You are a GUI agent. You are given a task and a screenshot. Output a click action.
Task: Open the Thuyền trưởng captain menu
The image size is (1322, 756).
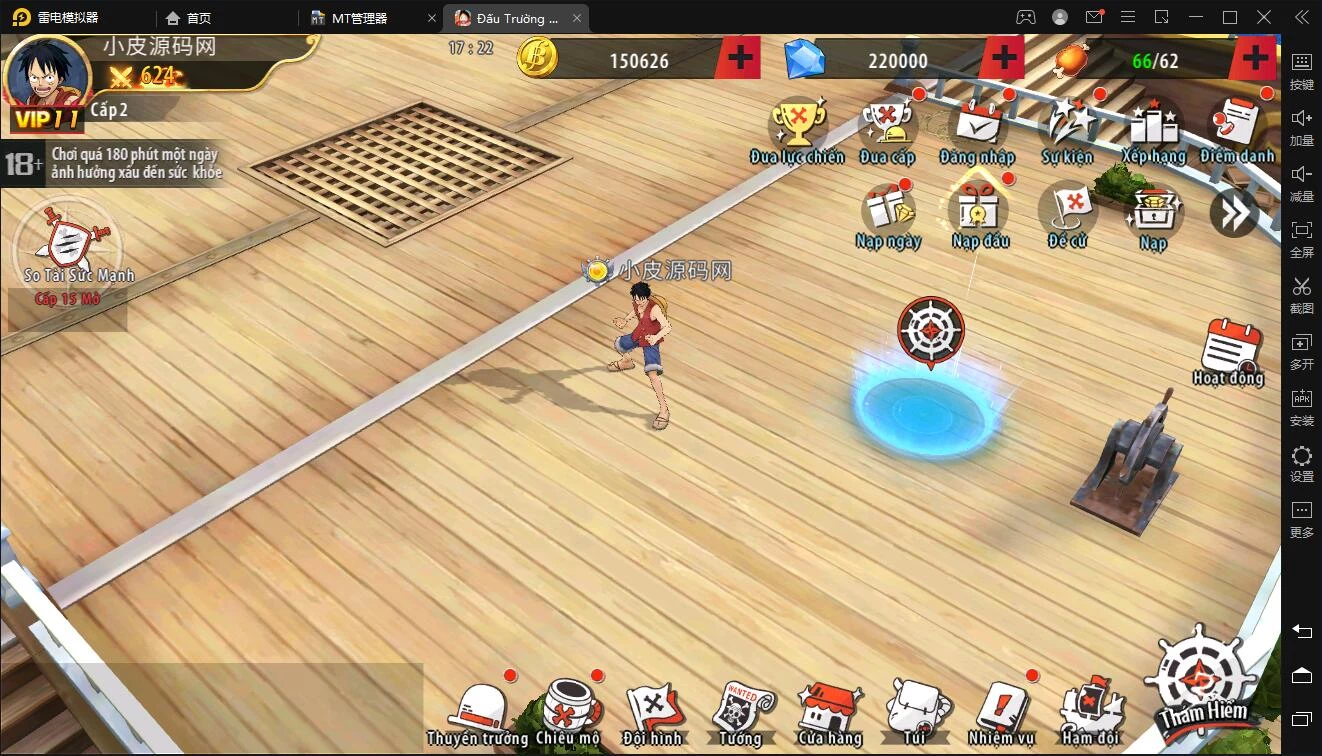pyautogui.click(x=478, y=713)
